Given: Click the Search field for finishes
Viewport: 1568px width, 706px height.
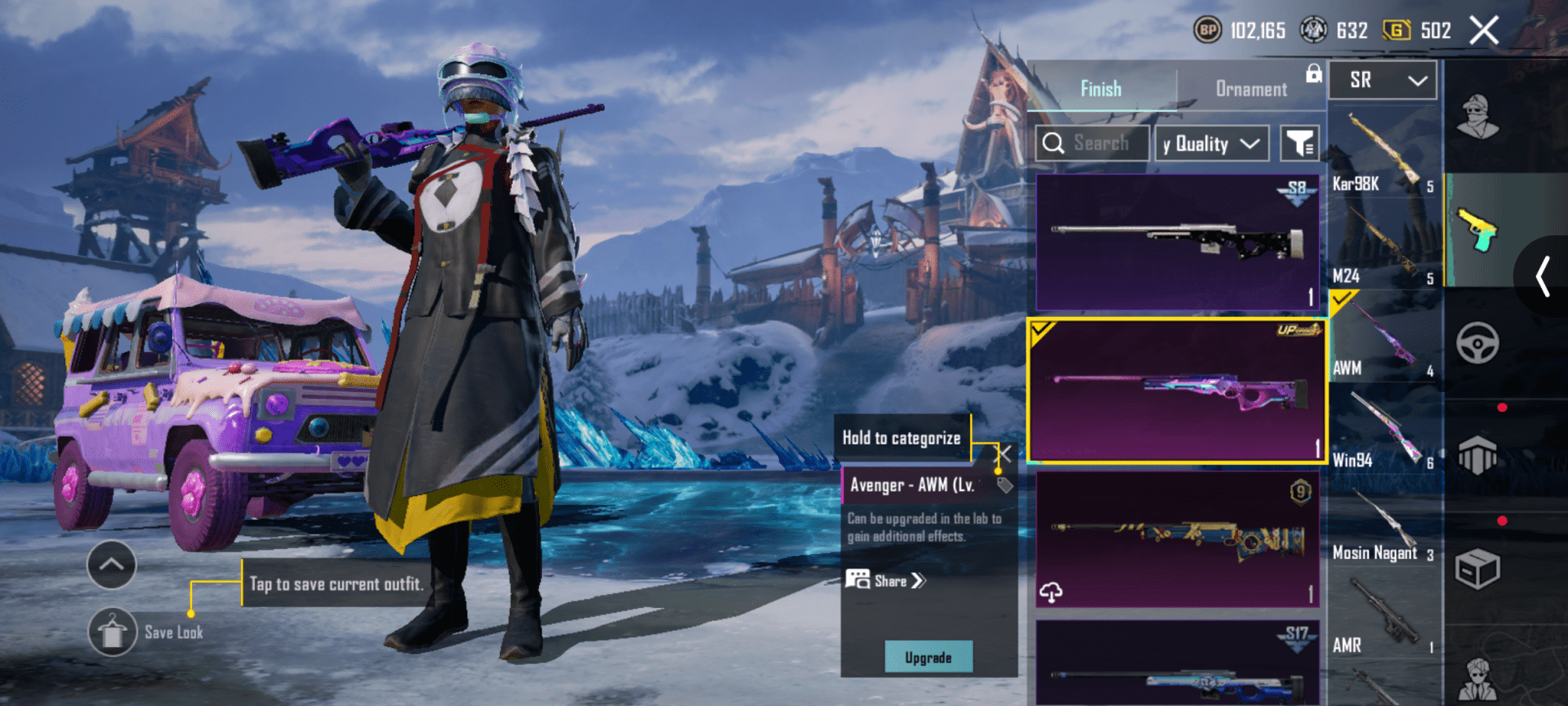Looking at the screenshot, I should point(1092,144).
